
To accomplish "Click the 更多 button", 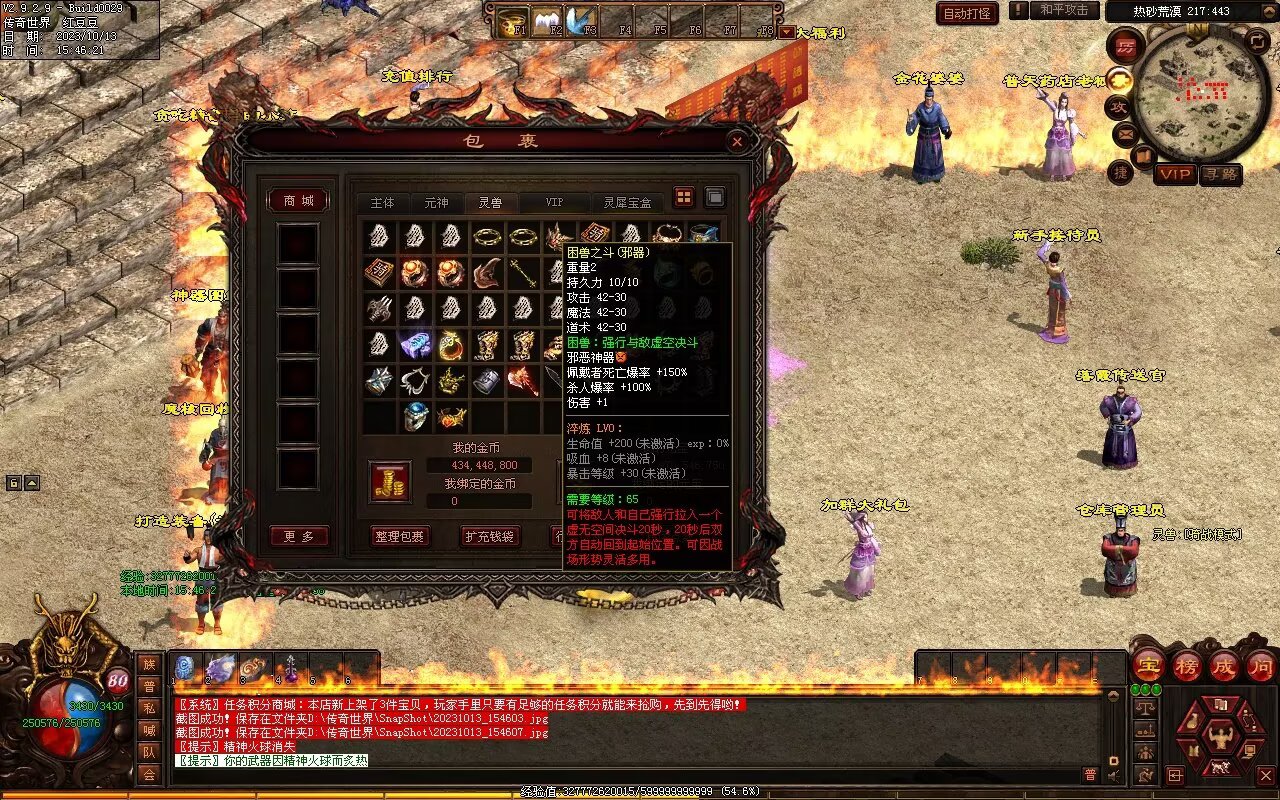I will point(298,536).
